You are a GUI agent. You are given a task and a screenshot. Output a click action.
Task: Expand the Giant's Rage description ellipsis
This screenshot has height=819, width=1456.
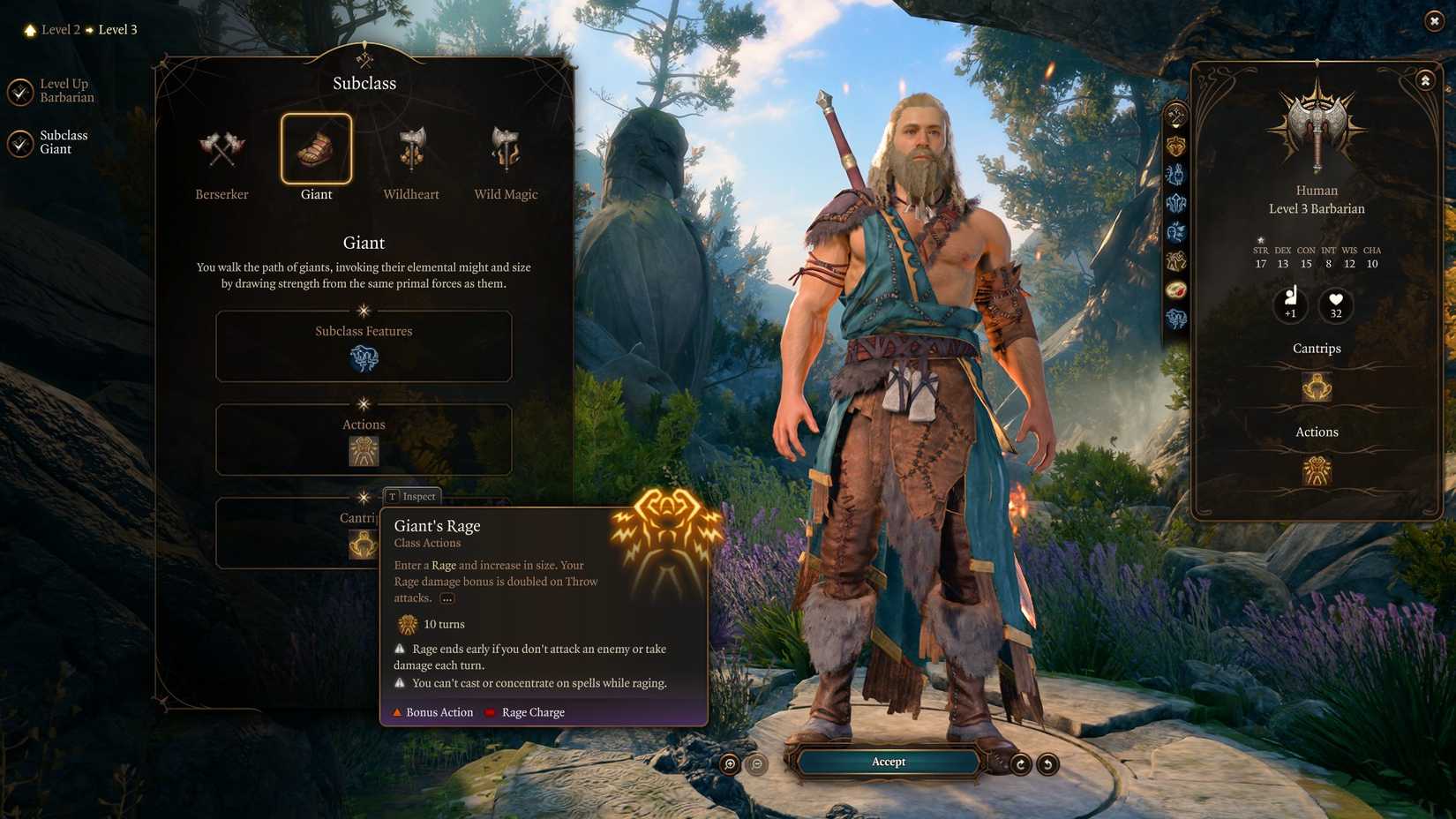coord(447,597)
